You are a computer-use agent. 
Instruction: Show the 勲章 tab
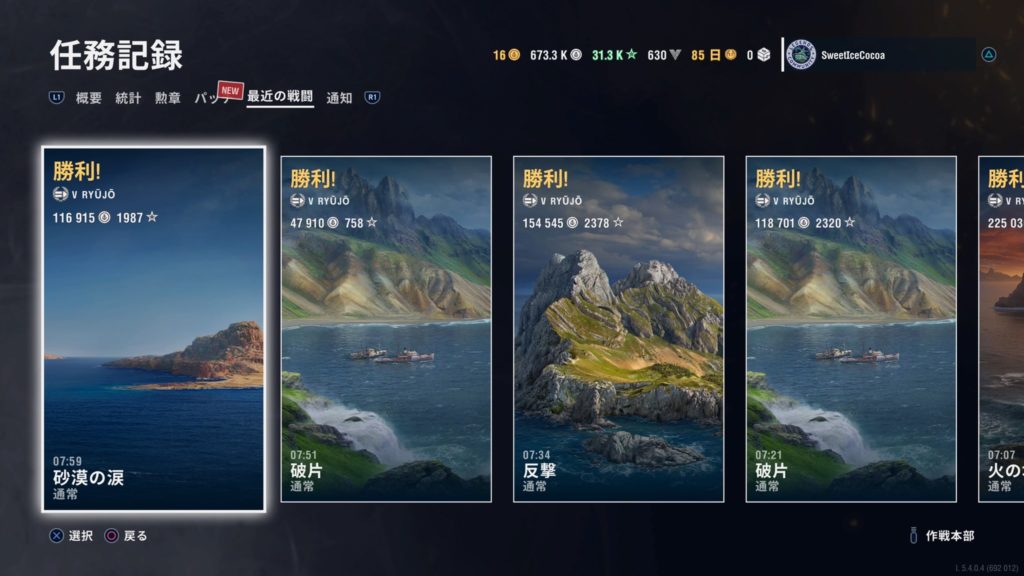point(167,98)
